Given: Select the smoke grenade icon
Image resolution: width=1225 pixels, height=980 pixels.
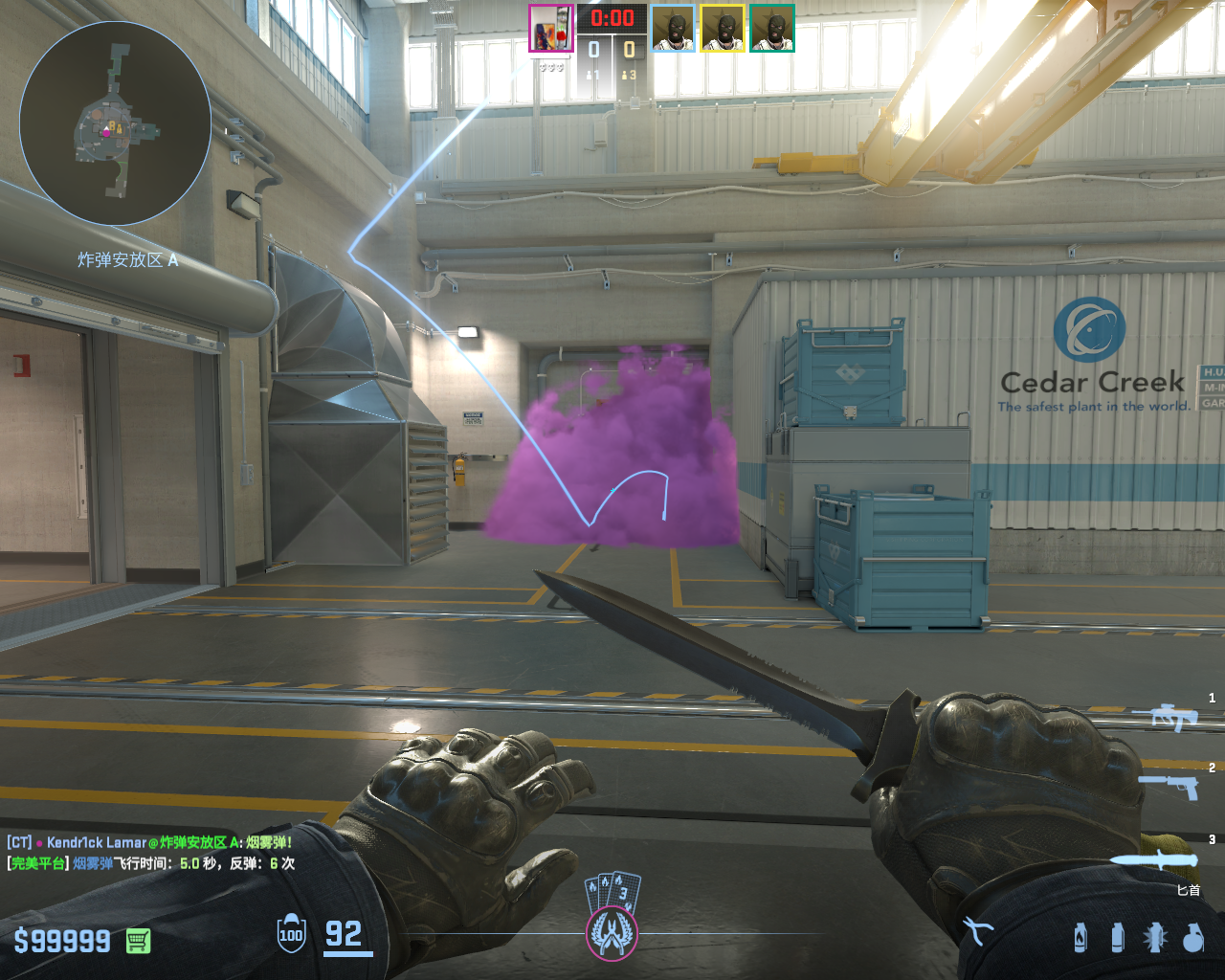Looking at the screenshot, I should (x=1117, y=937).
